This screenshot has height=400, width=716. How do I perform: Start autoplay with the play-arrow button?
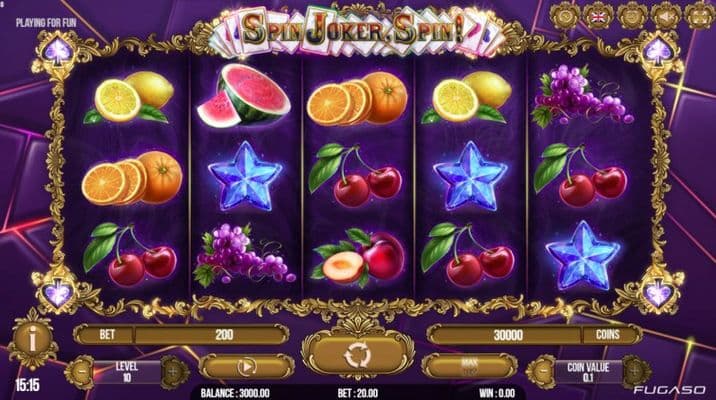[x=246, y=366]
